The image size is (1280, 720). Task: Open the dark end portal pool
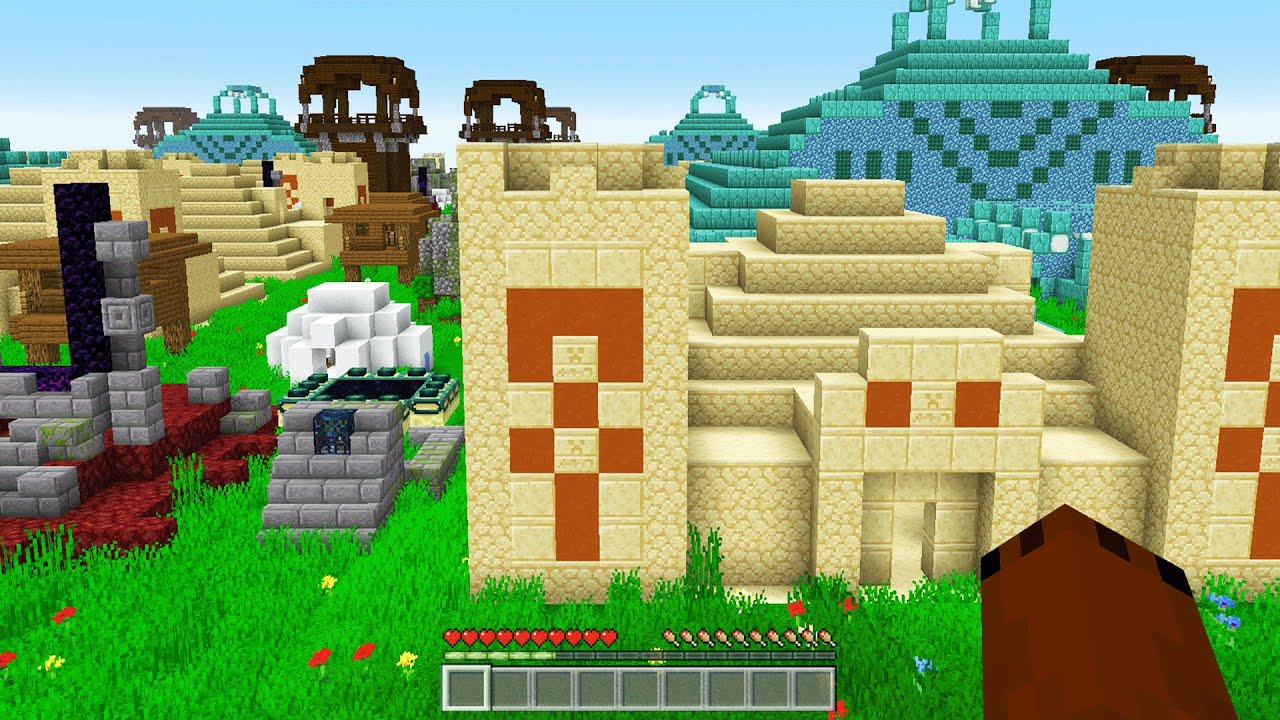[x=367, y=387]
